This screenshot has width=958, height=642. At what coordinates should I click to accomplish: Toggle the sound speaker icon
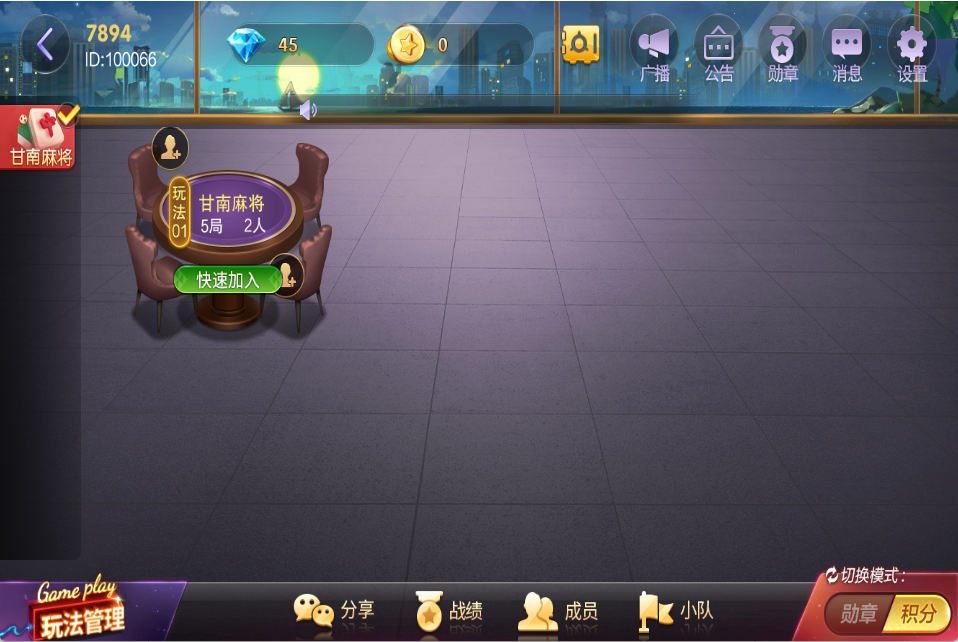308,110
